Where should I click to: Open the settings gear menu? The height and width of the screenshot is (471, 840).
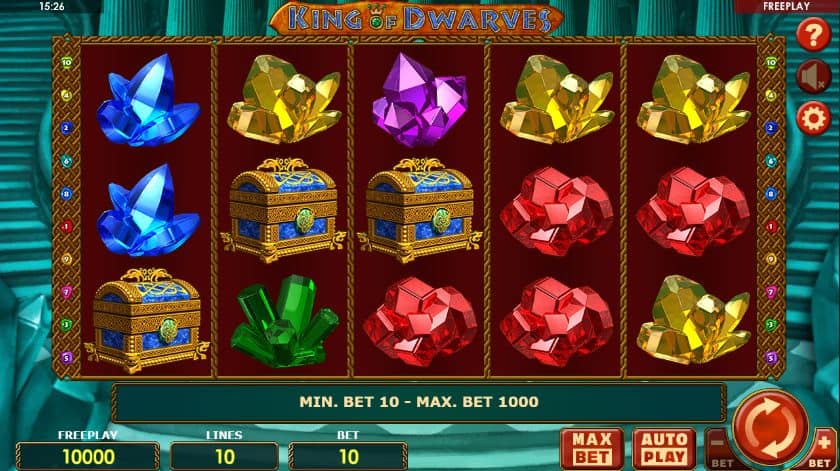pyautogui.click(x=812, y=119)
